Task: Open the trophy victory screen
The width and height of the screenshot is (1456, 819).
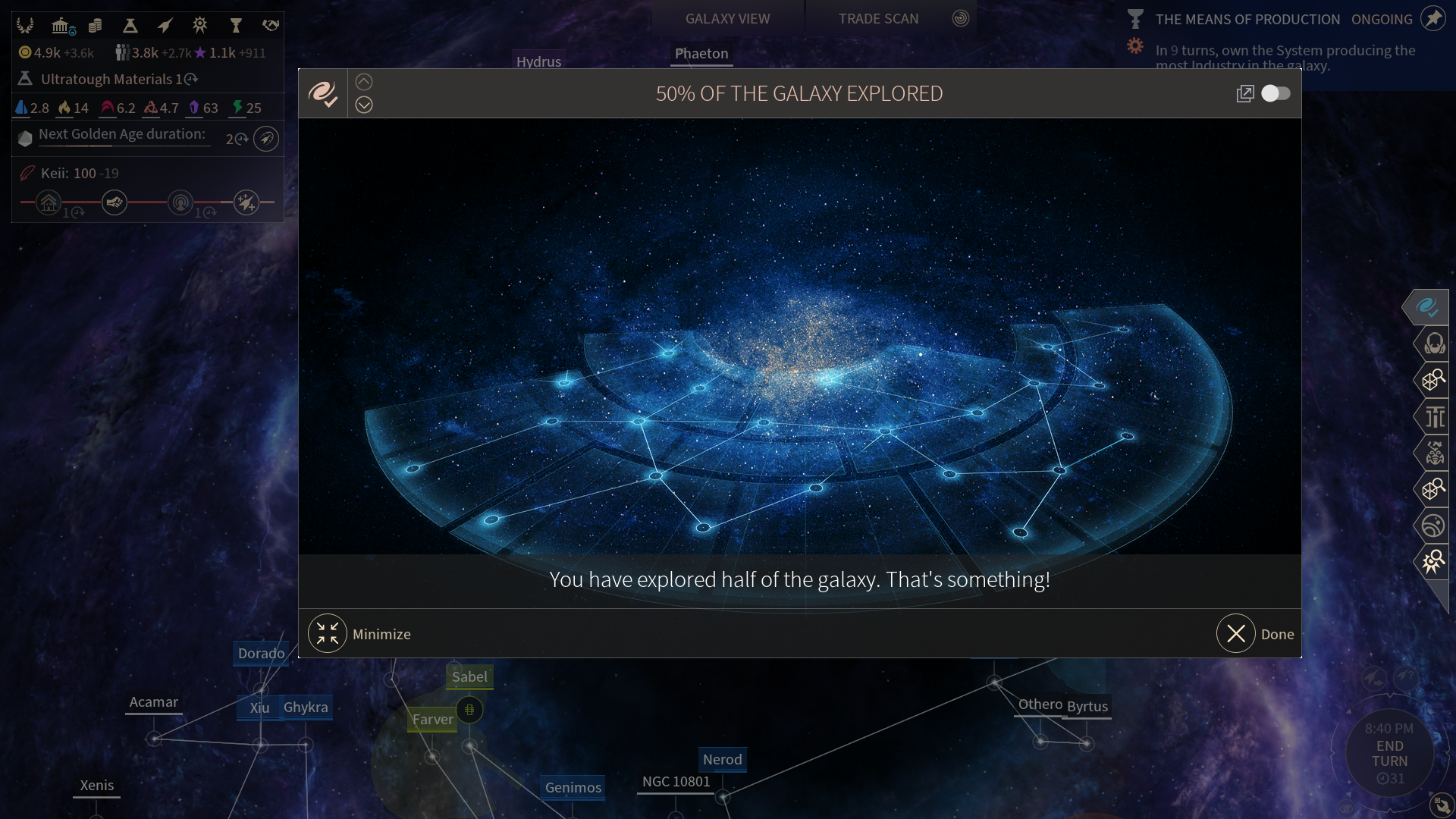Action: point(236,26)
